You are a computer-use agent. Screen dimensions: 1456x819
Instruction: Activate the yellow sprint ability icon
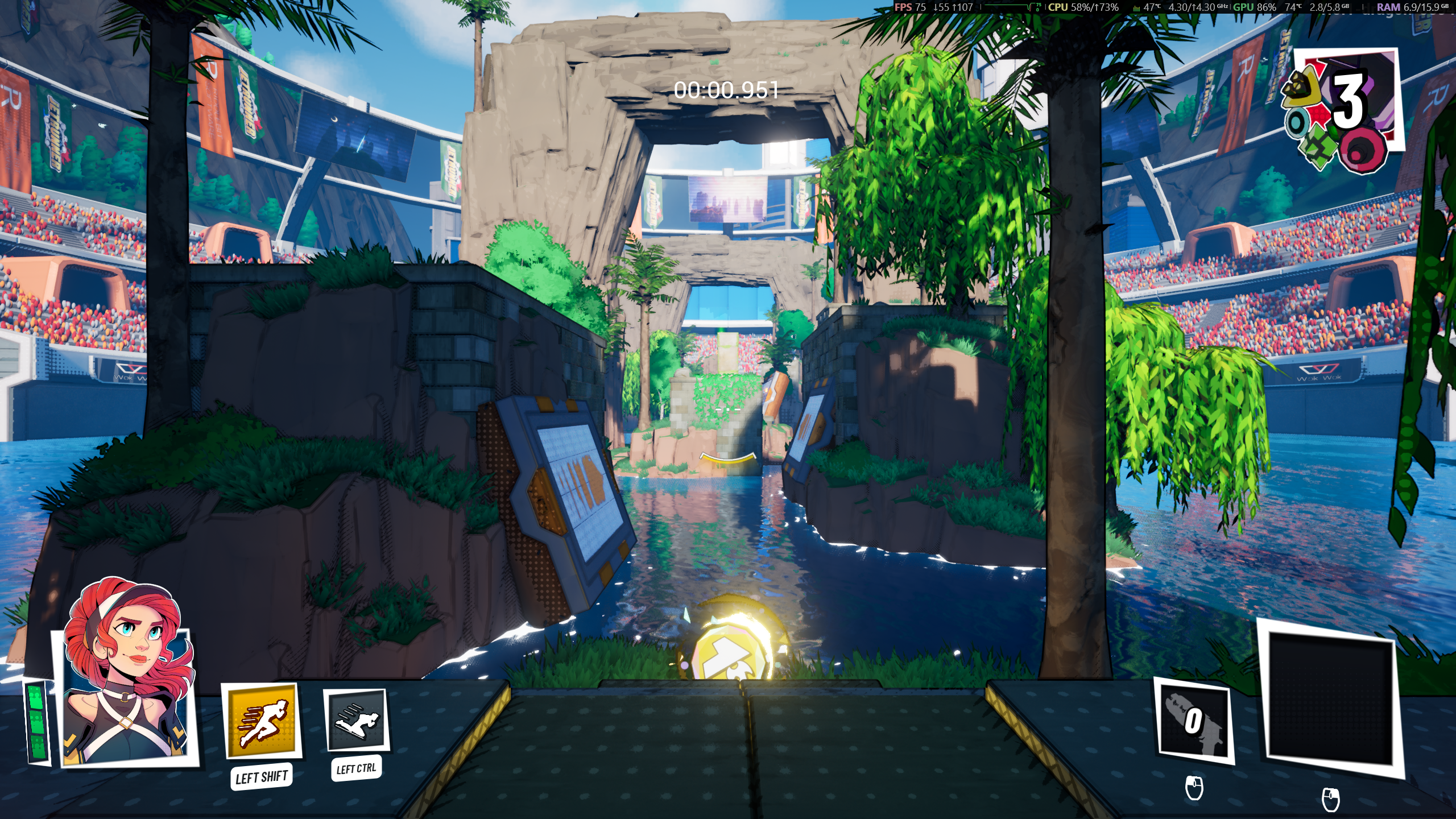(x=262, y=721)
